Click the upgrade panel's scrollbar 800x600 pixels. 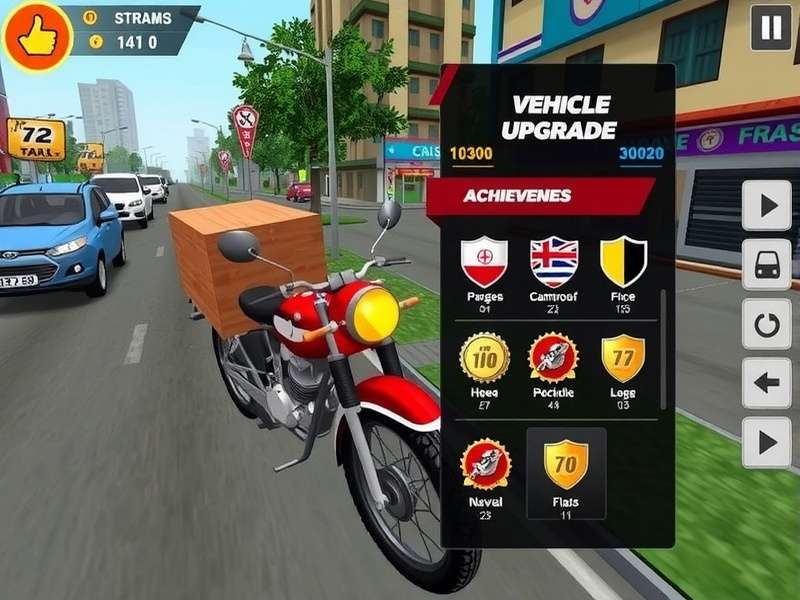pos(662,350)
